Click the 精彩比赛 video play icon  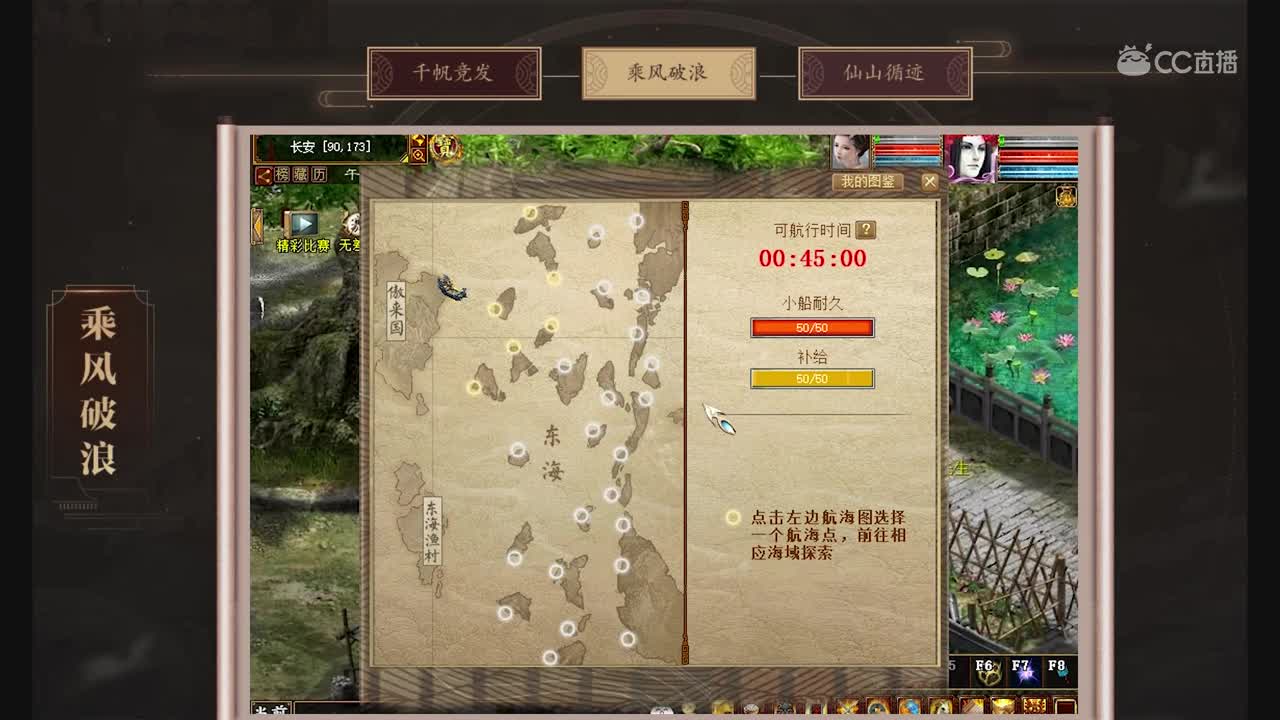pos(304,223)
